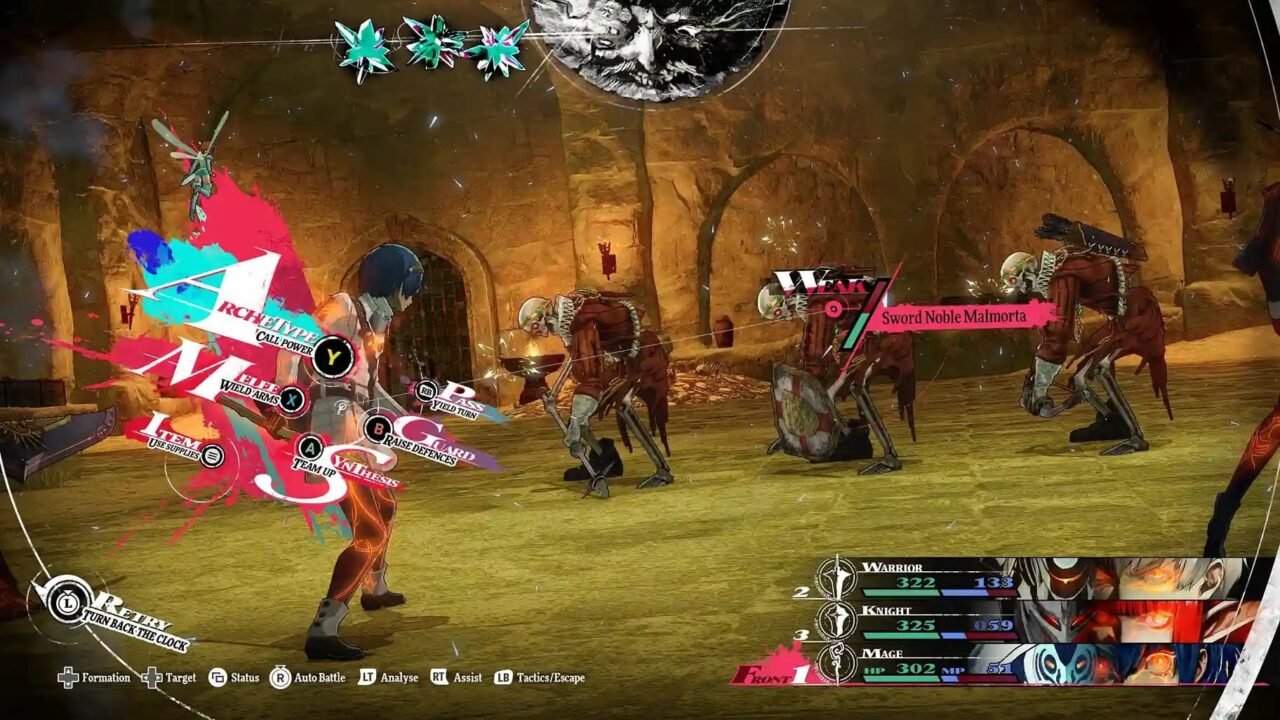The width and height of the screenshot is (1280, 720).
Task: Enable Guard to raise defences
Action: [x=378, y=429]
